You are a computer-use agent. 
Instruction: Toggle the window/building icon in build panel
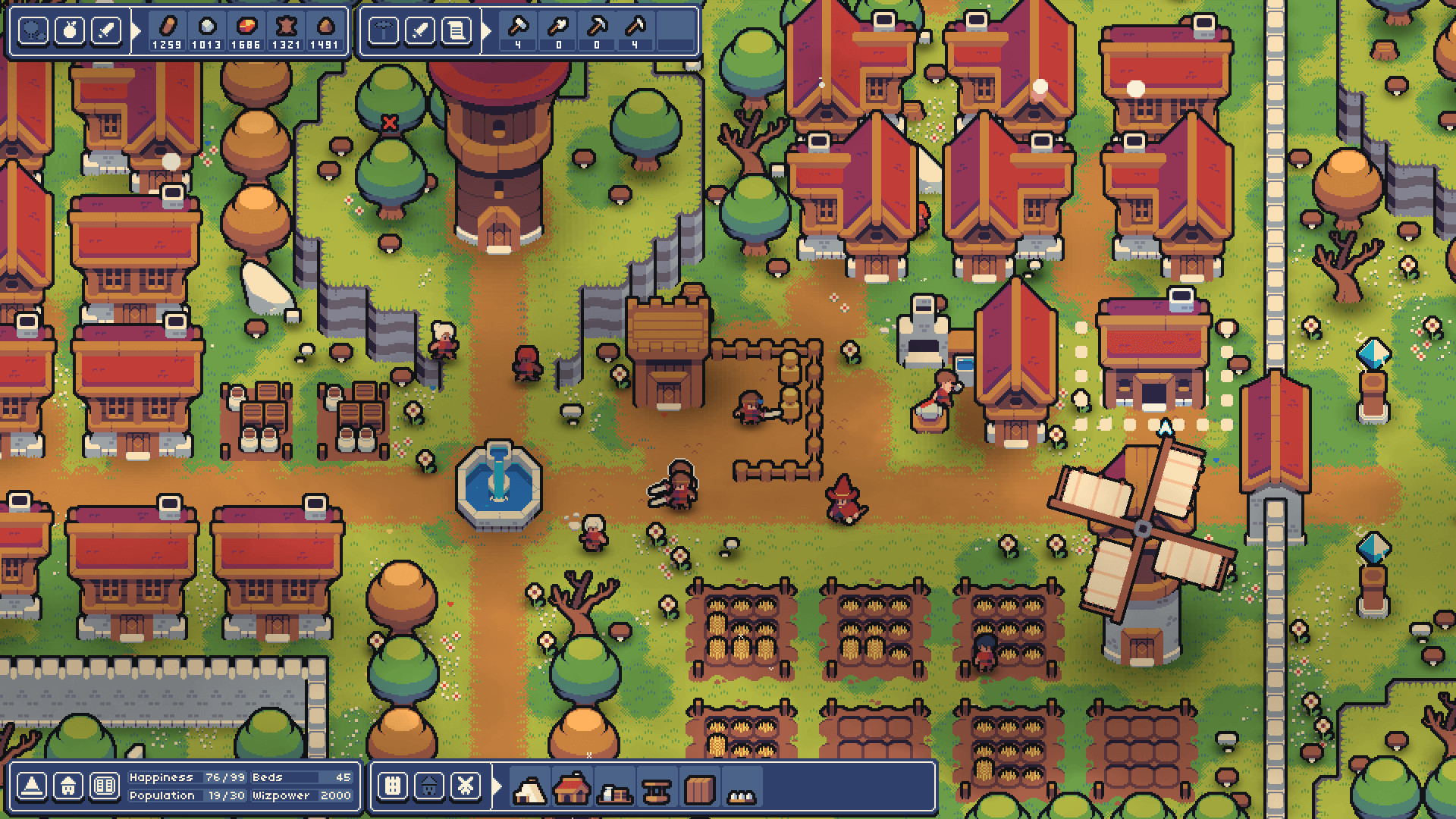pos(391,786)
